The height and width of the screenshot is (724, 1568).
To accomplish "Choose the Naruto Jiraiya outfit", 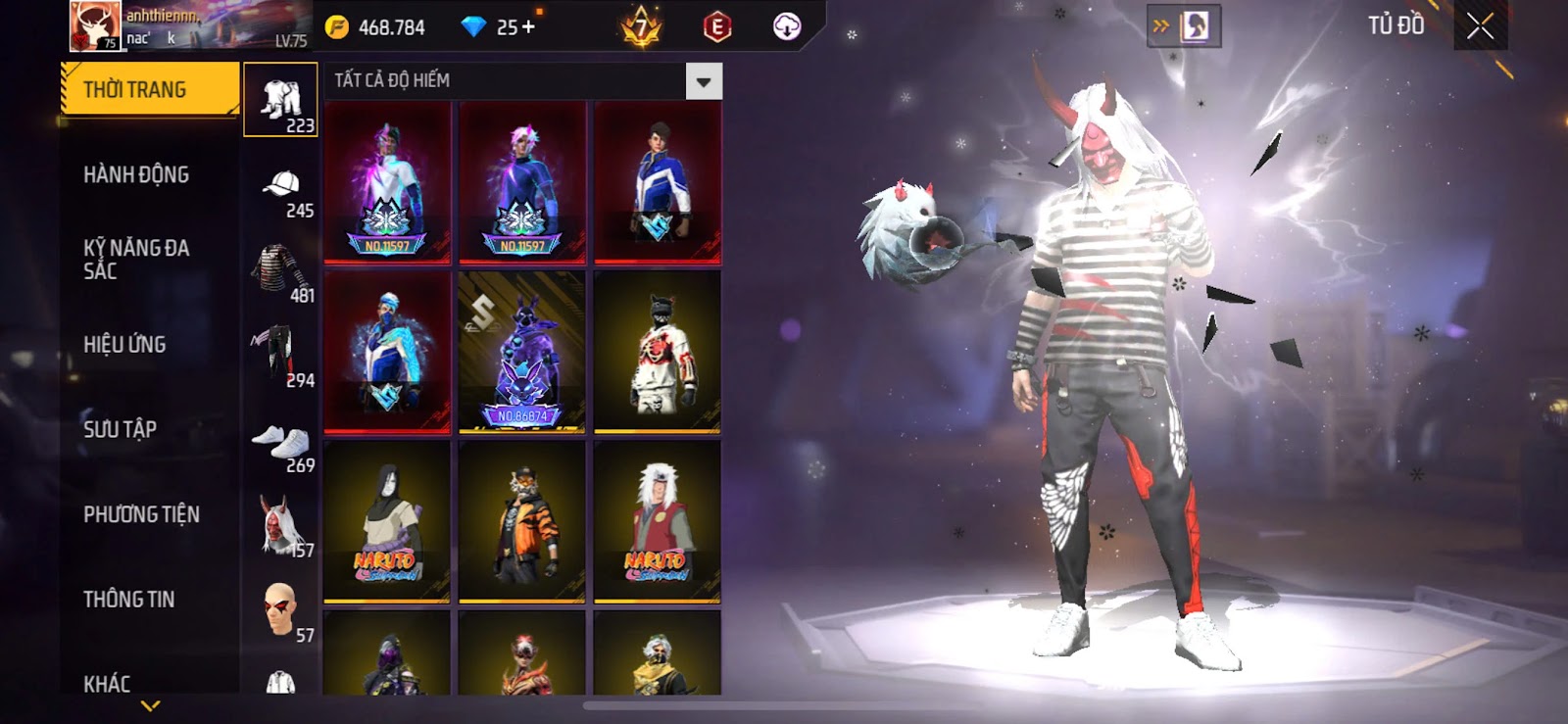I will (x=657, y=521).
